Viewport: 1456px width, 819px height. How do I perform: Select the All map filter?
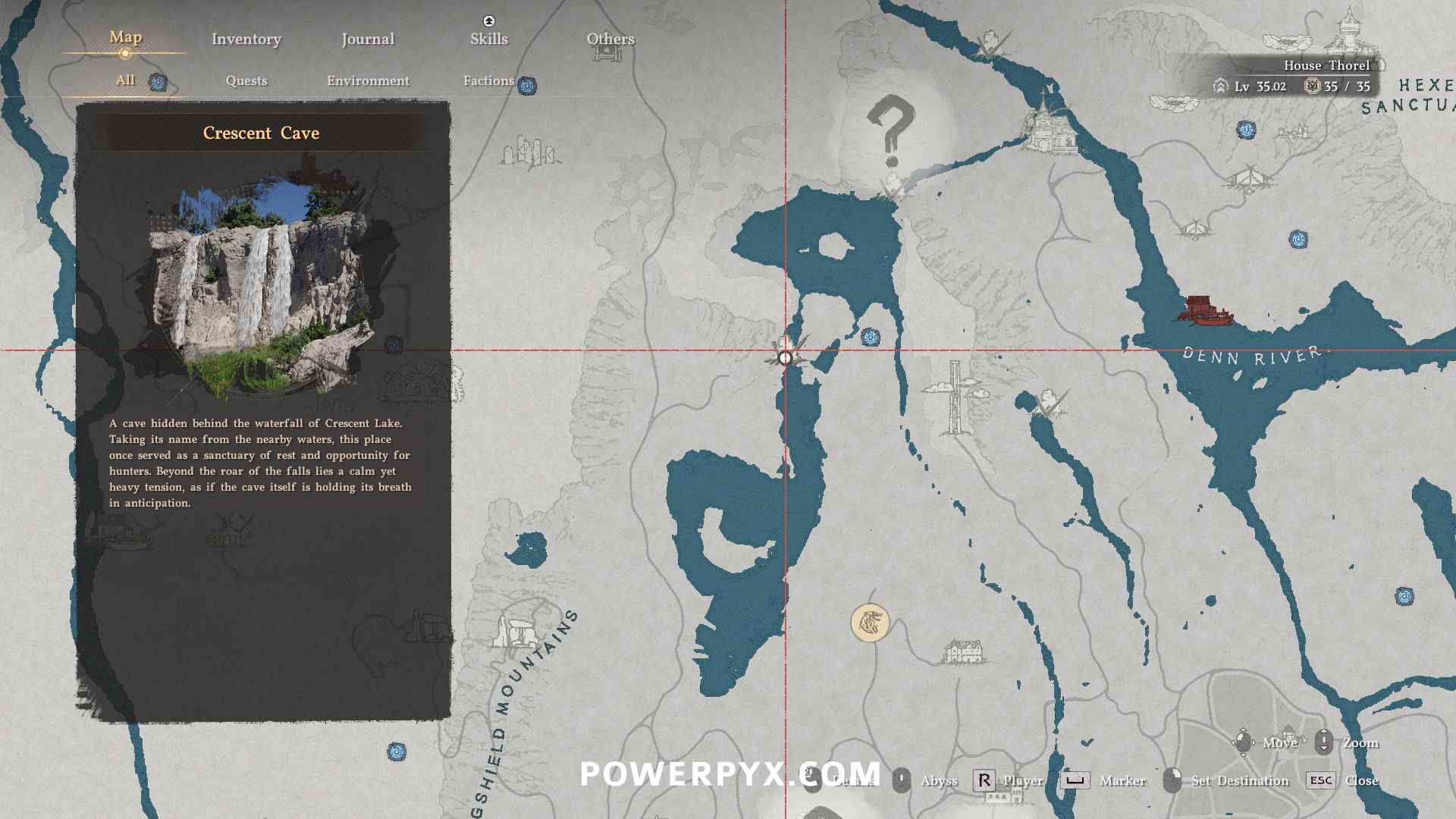(x=126, y=80)
